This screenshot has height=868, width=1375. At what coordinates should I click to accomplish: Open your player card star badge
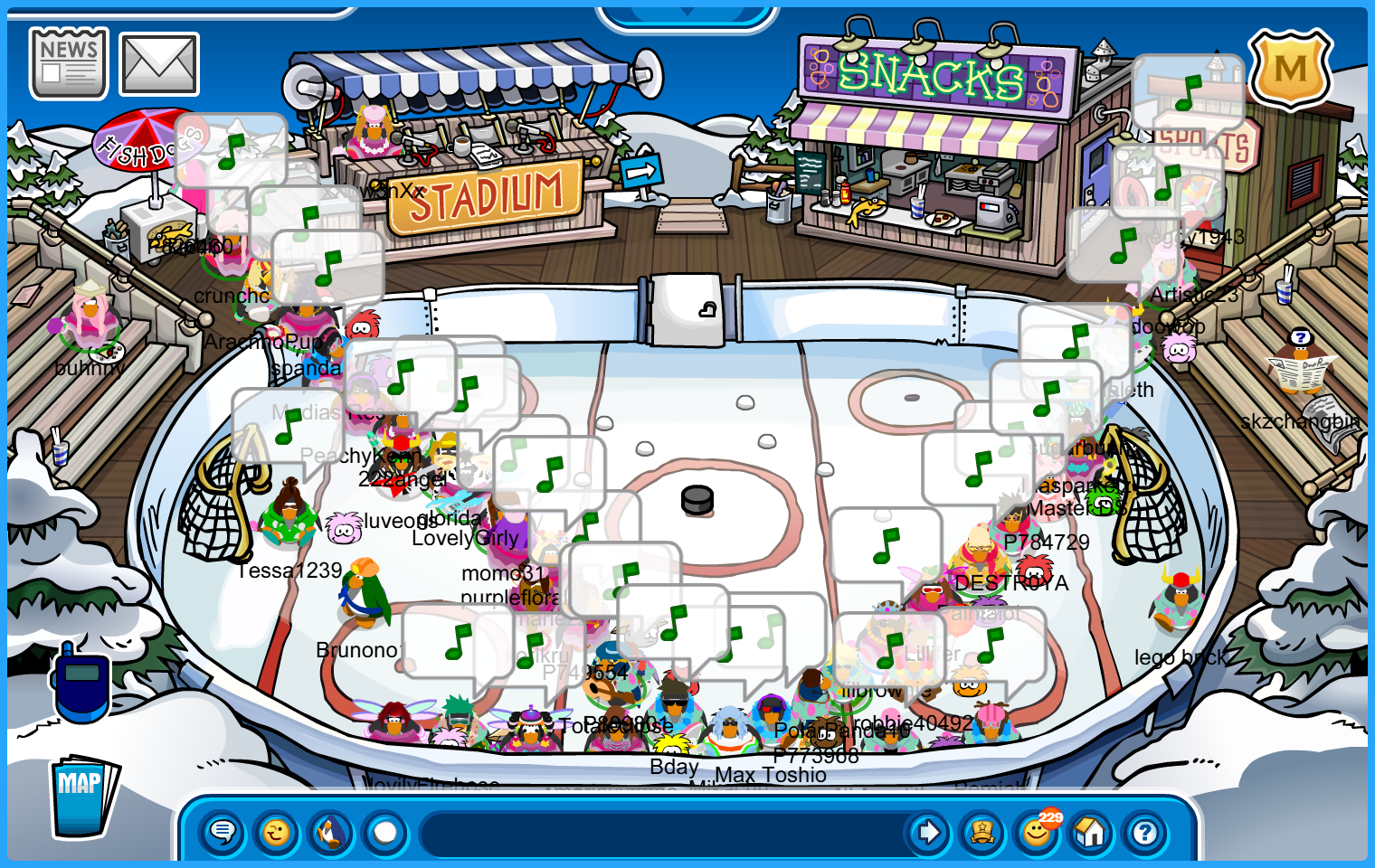point(982,832)
